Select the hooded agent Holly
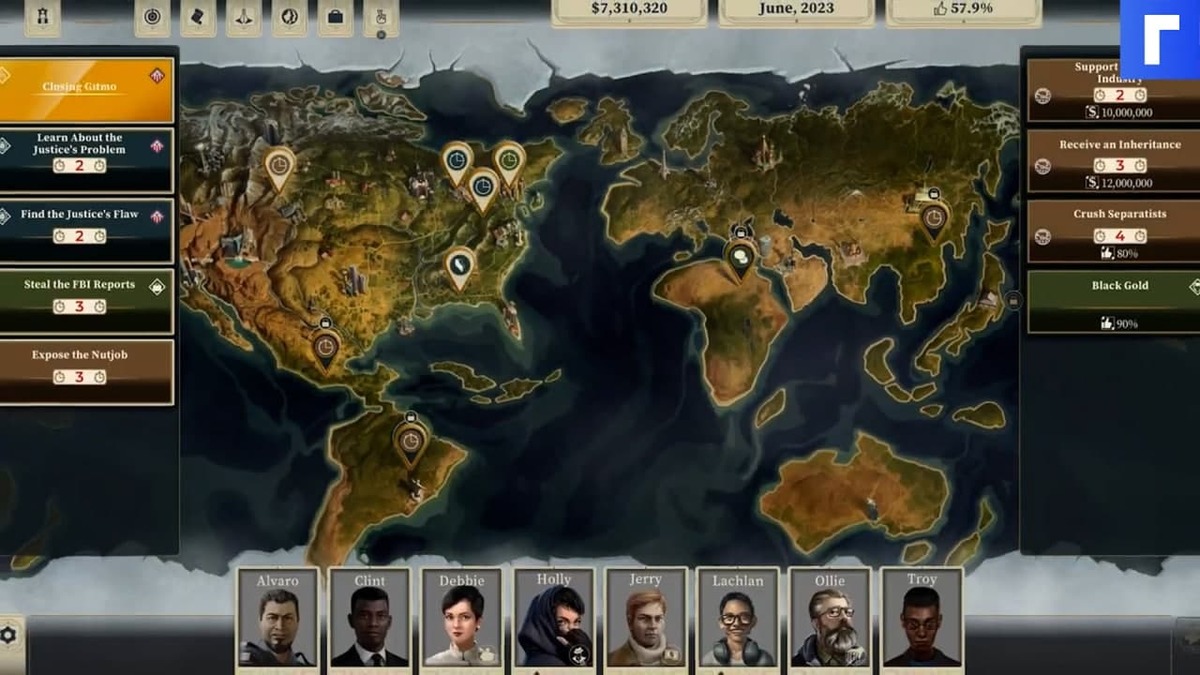Image resolution: width=1200 pixels, height=675 pixels. click(554, 619)
